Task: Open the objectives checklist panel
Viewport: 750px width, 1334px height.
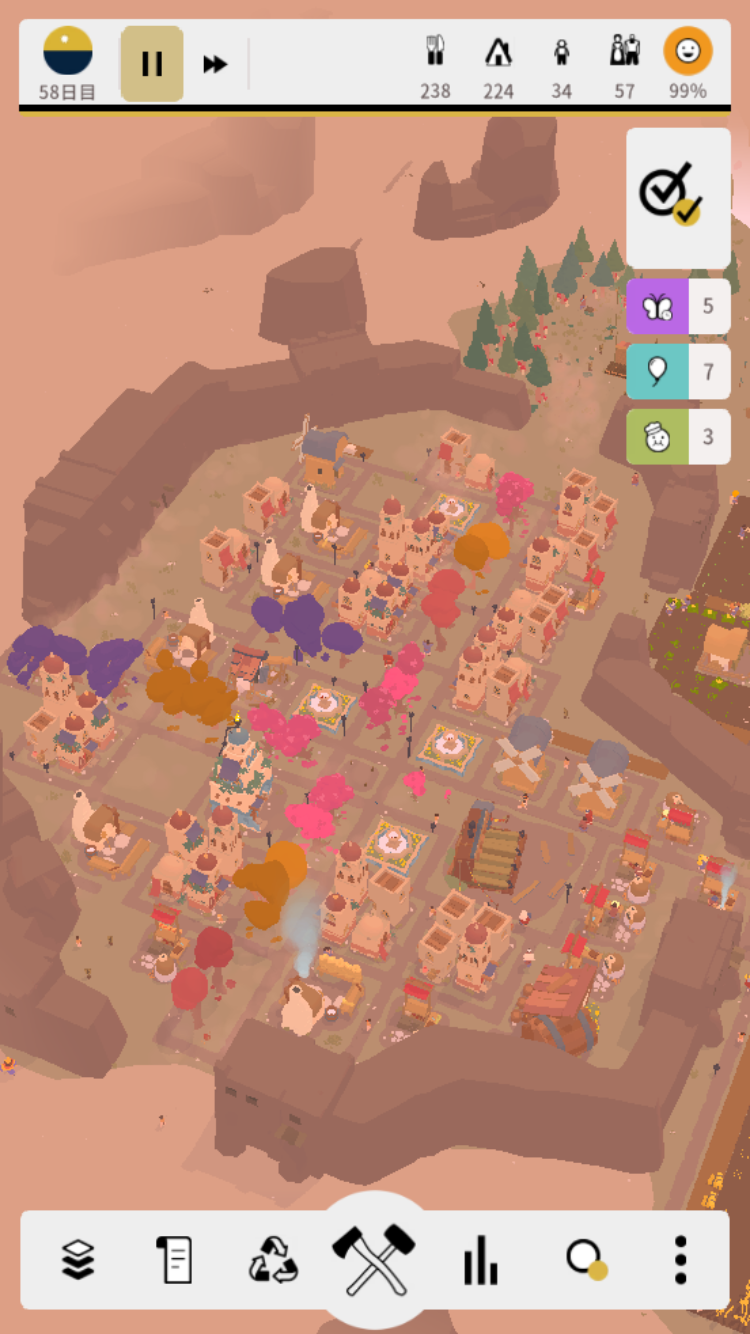Action: click(x=677, y=196)
